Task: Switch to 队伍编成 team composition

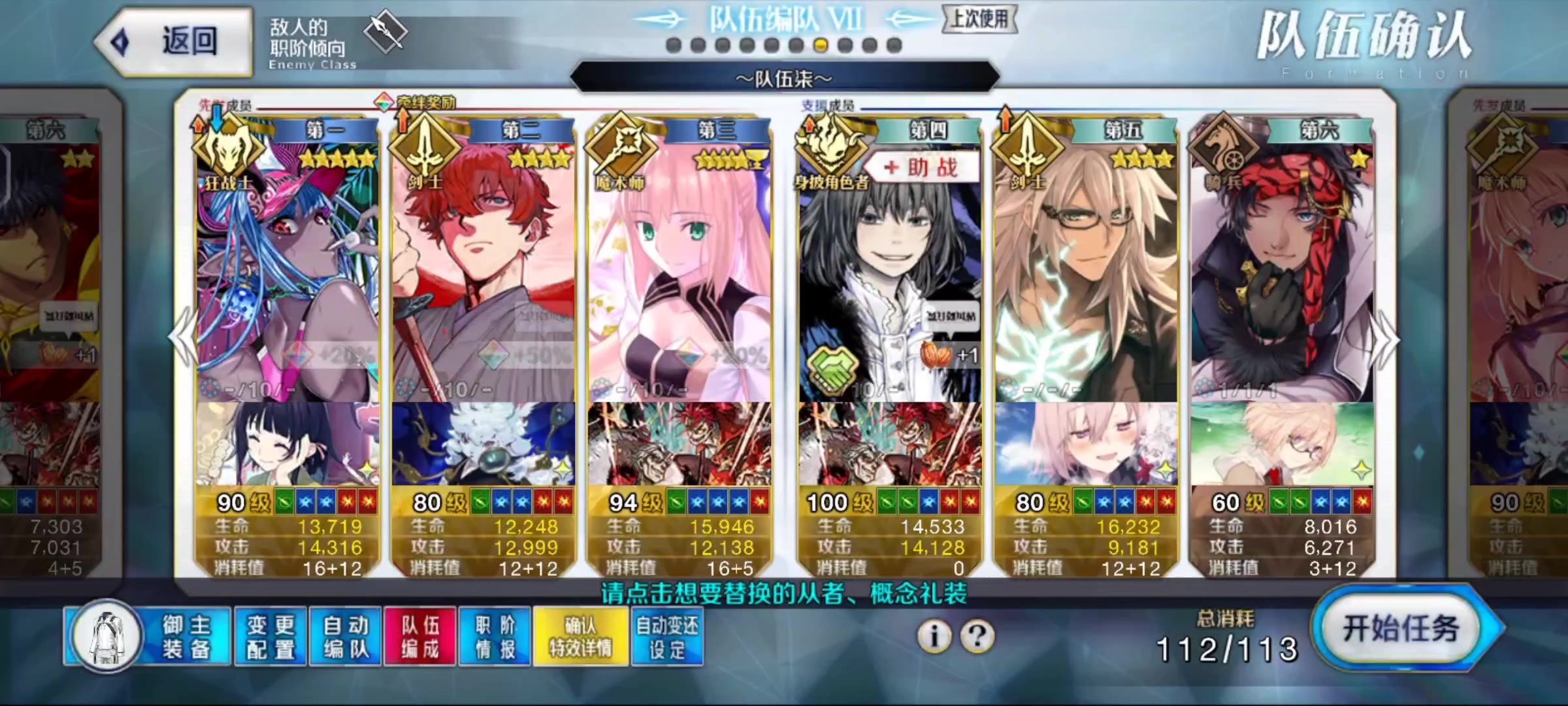Action: tap(419, 633)
